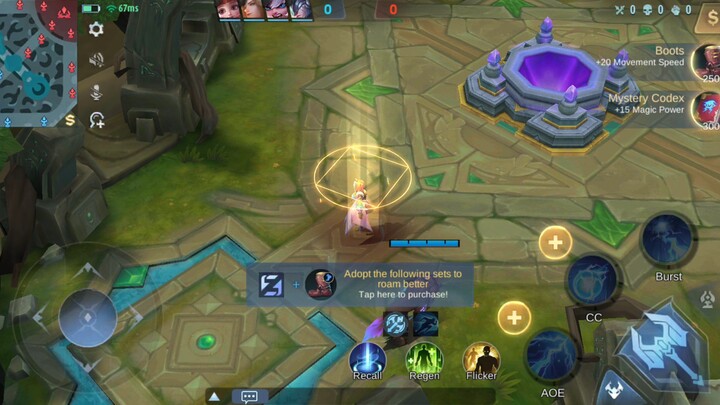Level up the AOE skill via plus button
The width and height of the screenshot is (720, 405).
click(x=514, y=318)
